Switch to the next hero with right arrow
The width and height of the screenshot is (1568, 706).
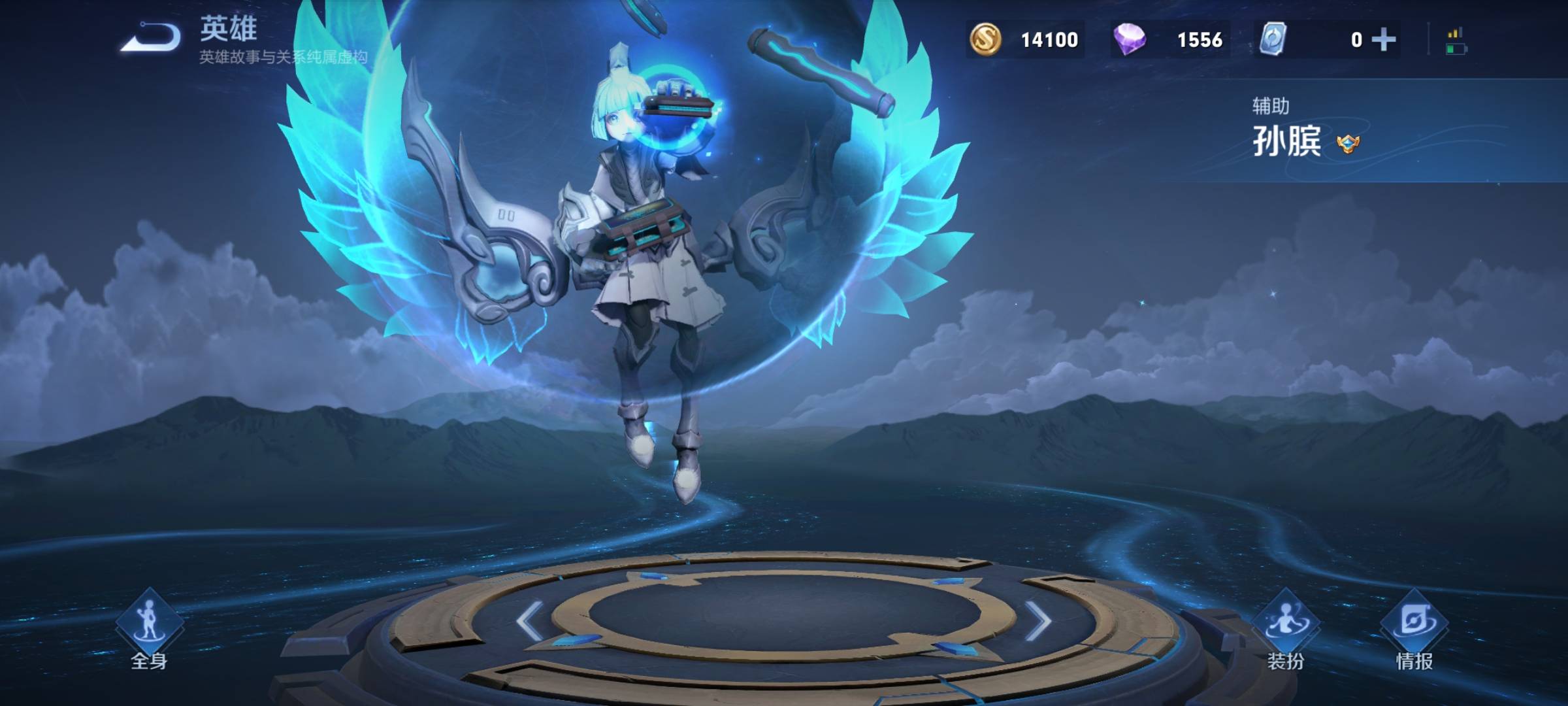[1037, 621]
